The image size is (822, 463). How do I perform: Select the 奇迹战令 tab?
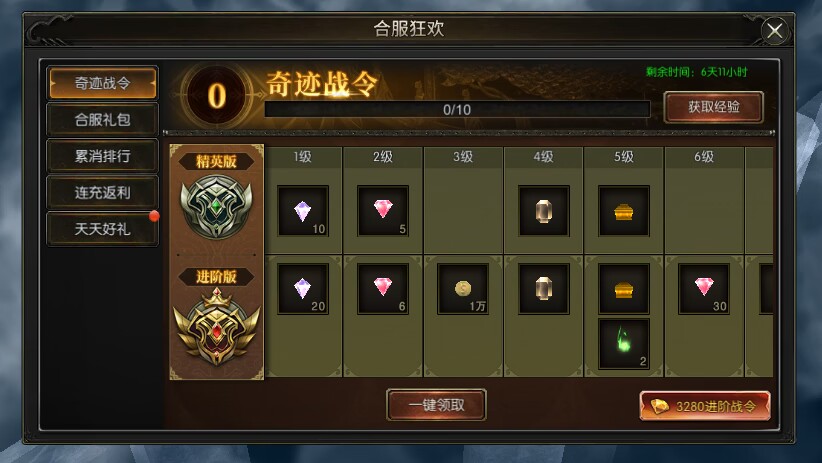click(x=102, y=83)
